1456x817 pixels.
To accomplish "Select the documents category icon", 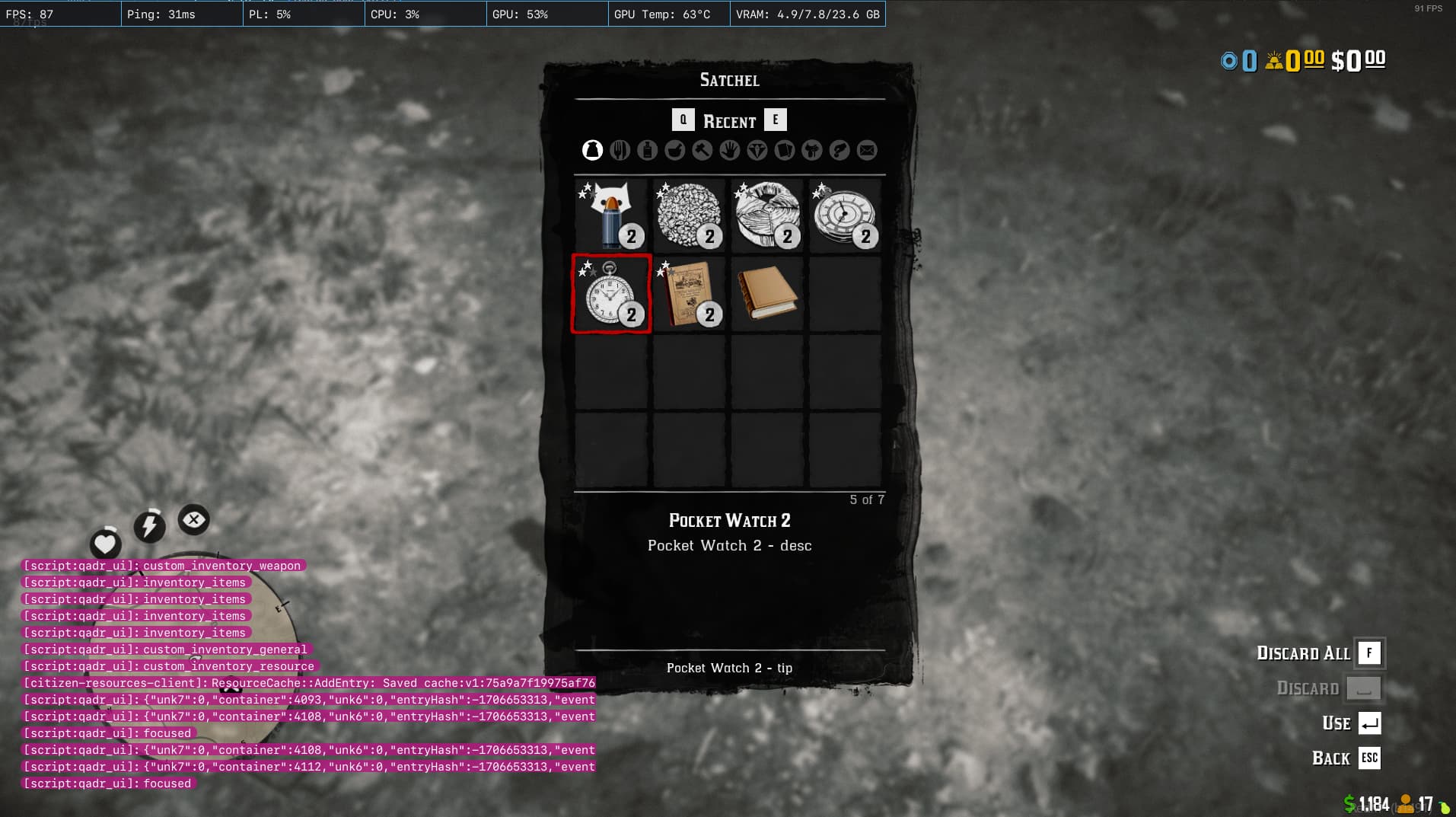I will (x=785, y=150).
